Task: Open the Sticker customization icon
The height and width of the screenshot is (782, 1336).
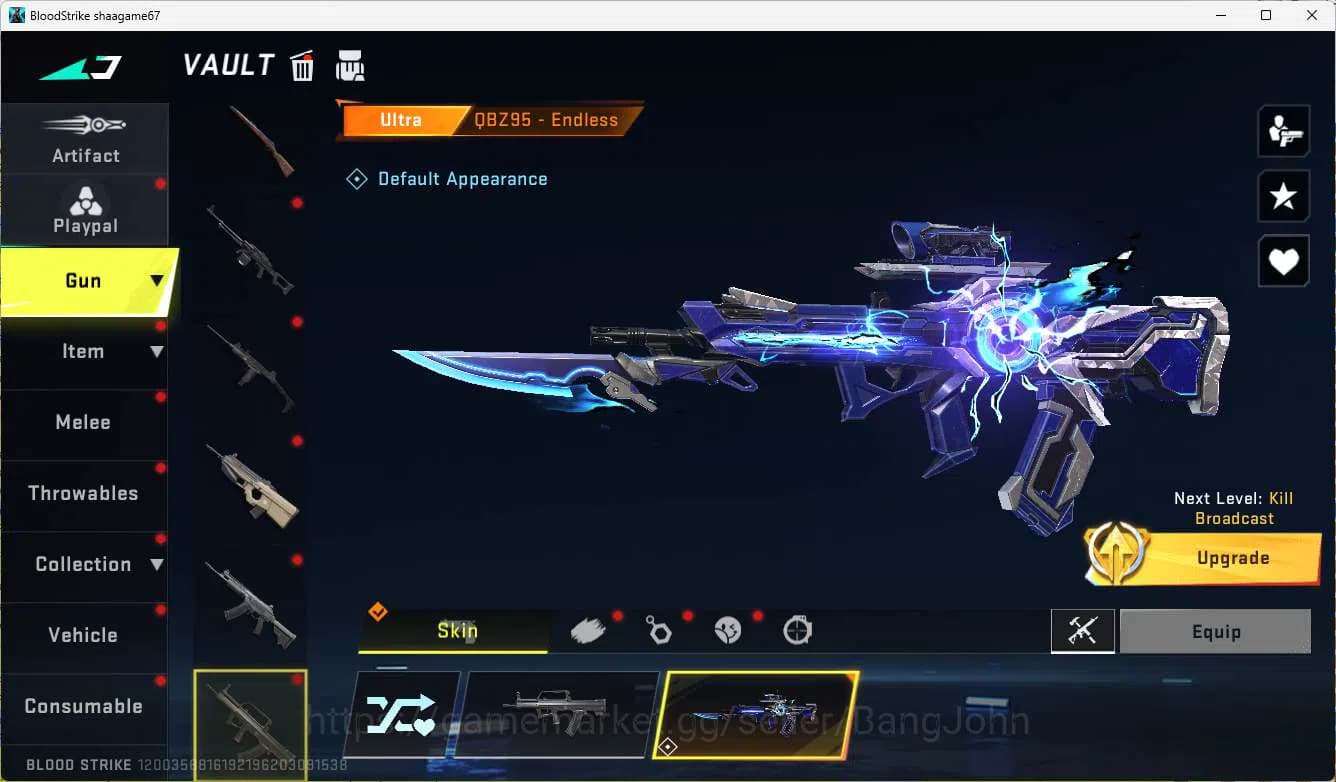Action: pos(728,631)
